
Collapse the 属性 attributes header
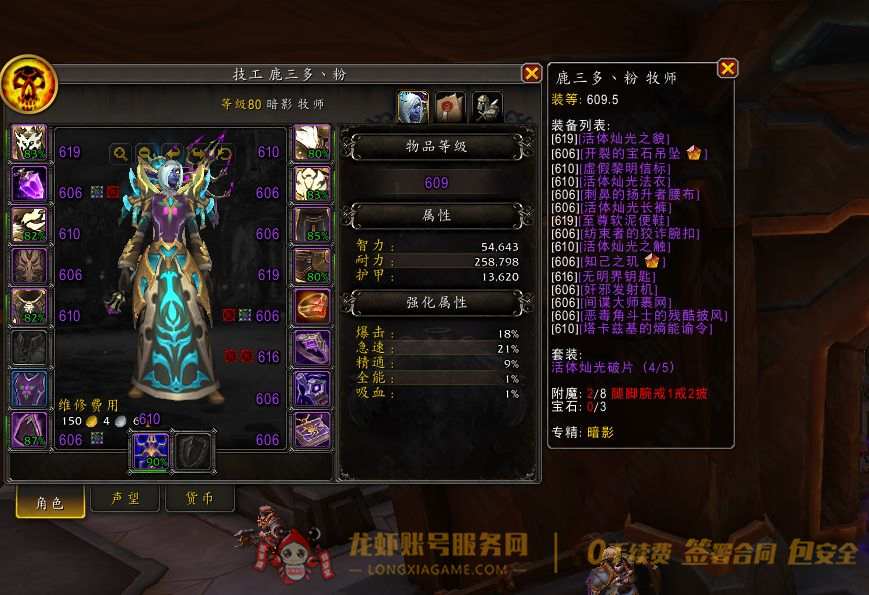click(437, 215)
